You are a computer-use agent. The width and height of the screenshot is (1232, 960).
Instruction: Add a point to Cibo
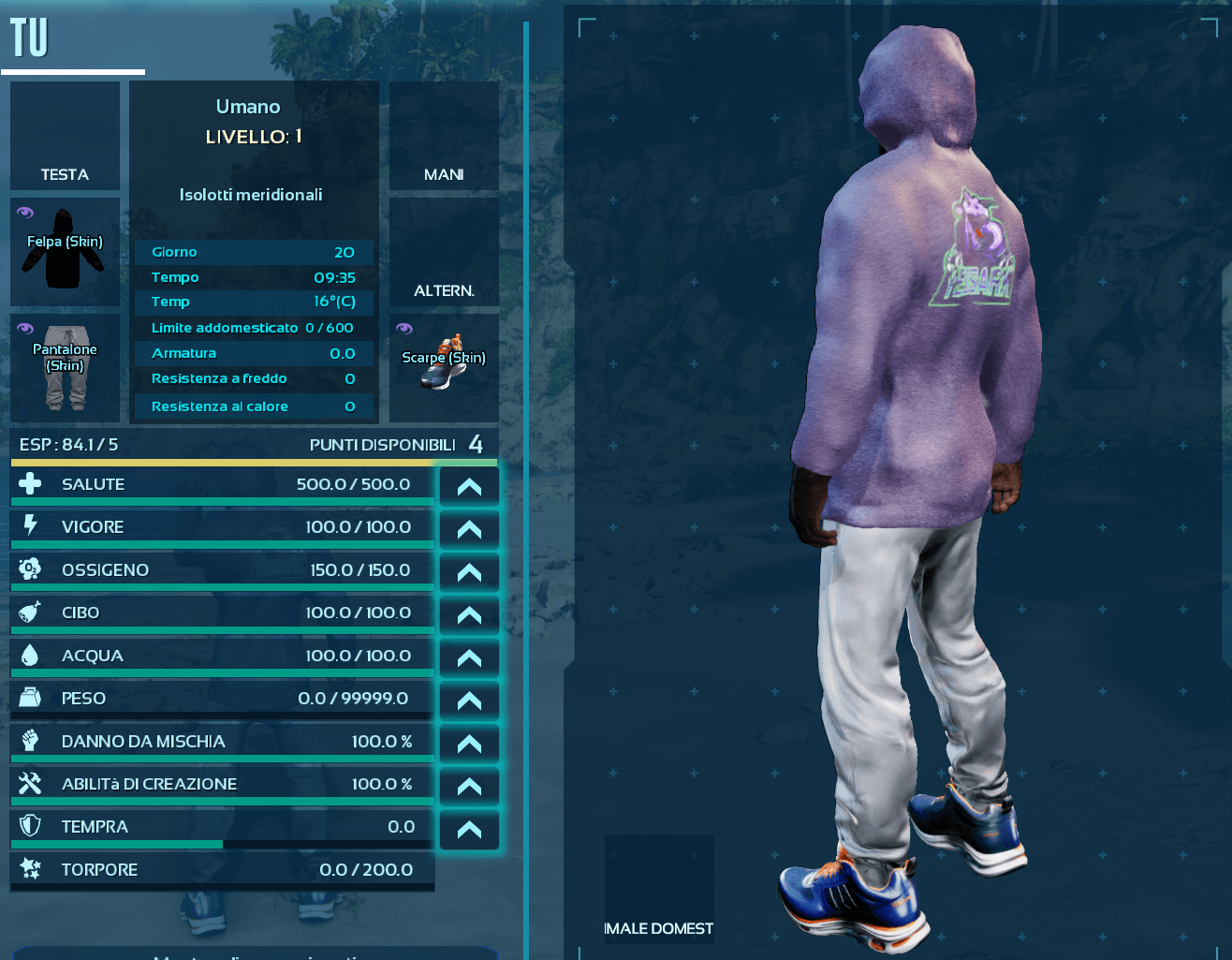click(x=469, y=615)
